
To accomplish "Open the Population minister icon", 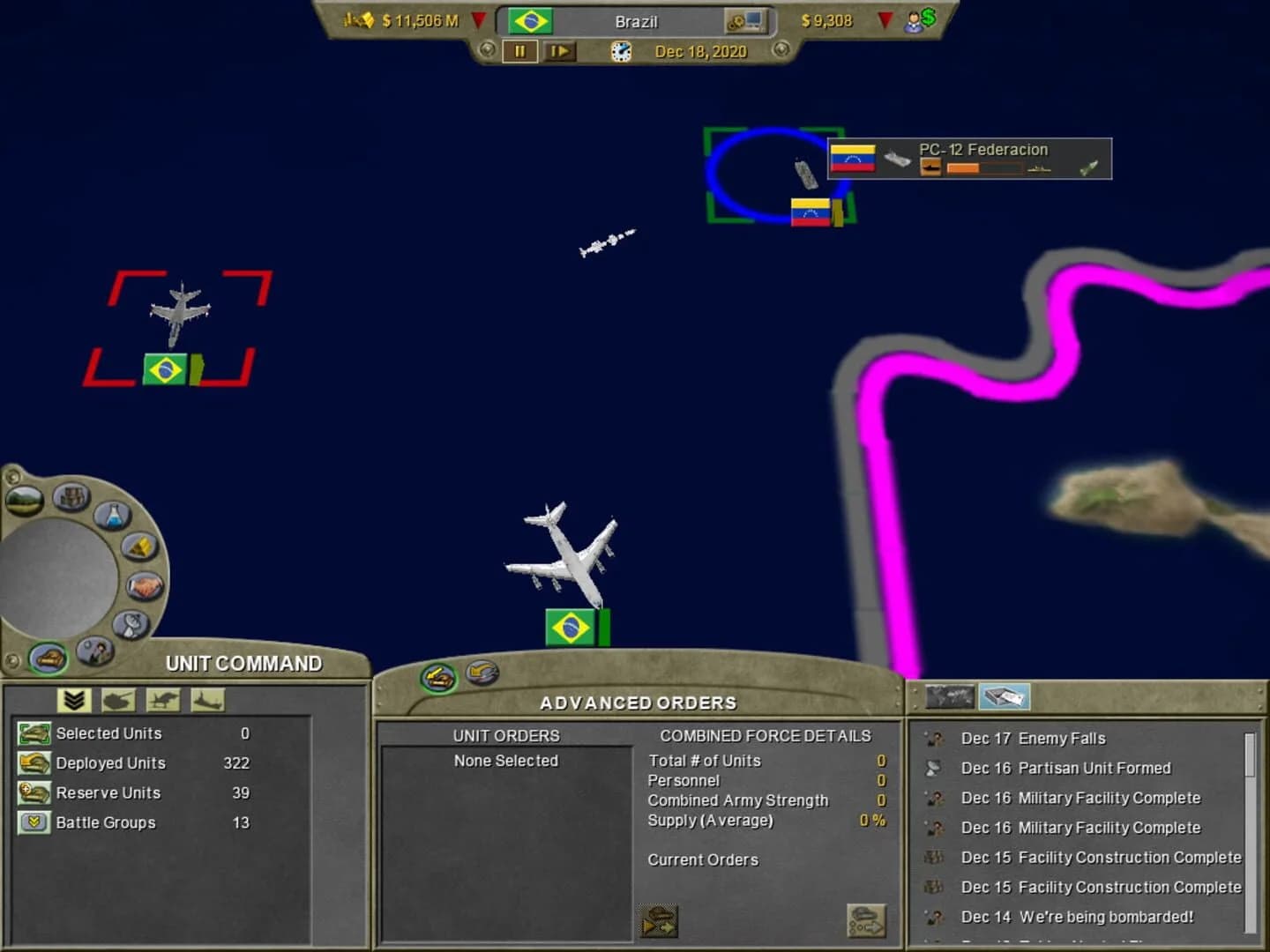I will point(94,651).
